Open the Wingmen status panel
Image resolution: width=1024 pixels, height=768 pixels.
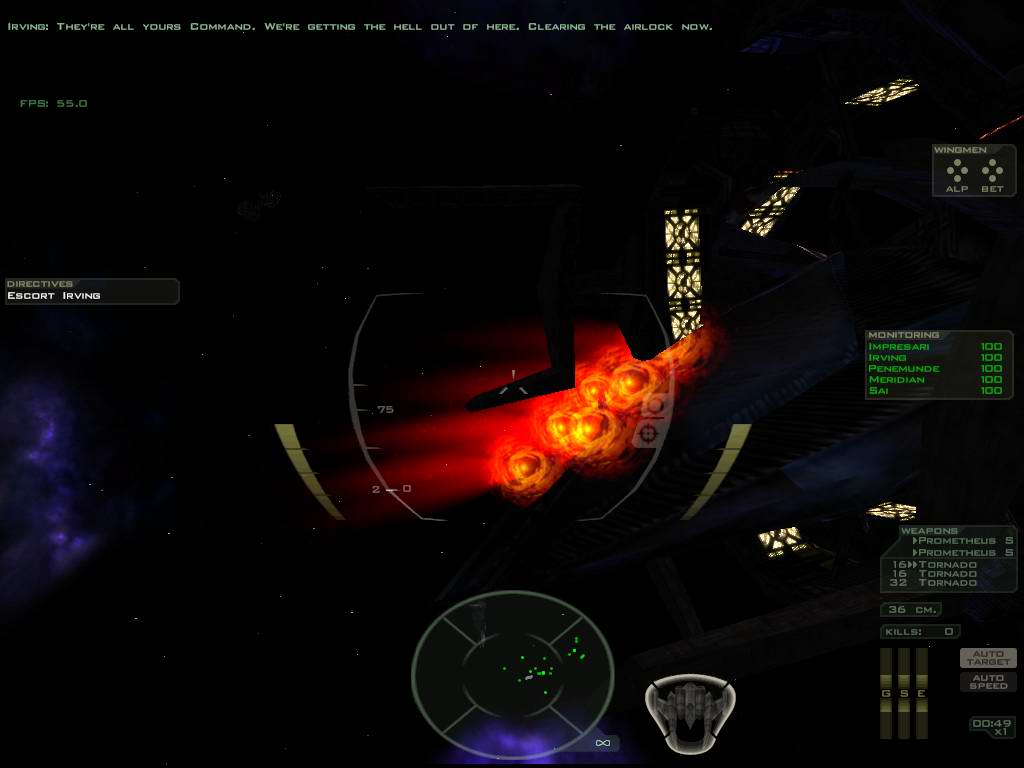click(974, 171)
